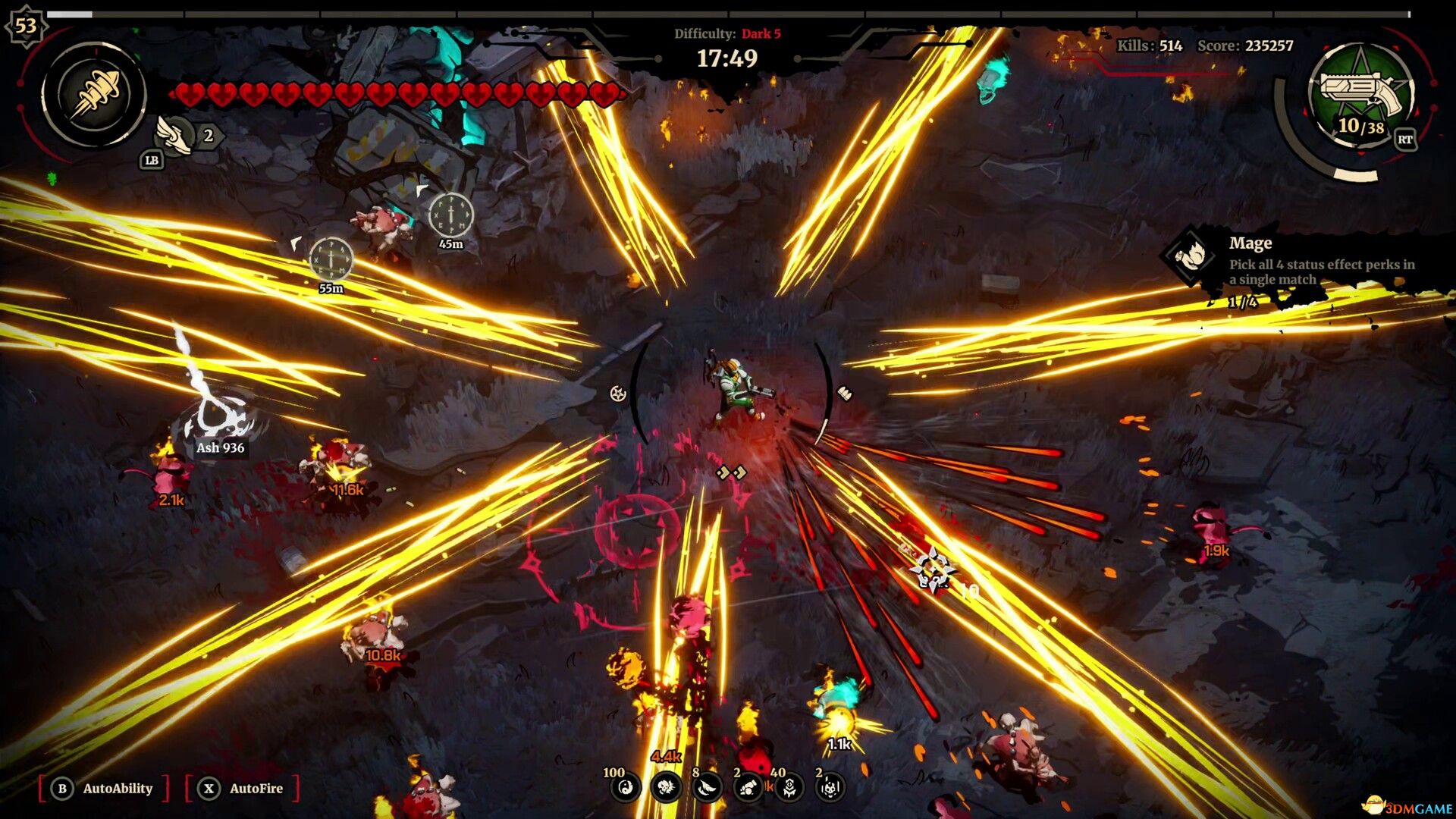This screenshot has height=819, width=1456.
Task: Click the cannon pickup icon showing 2
Action: pyautogui.click(x=748, y=789)
